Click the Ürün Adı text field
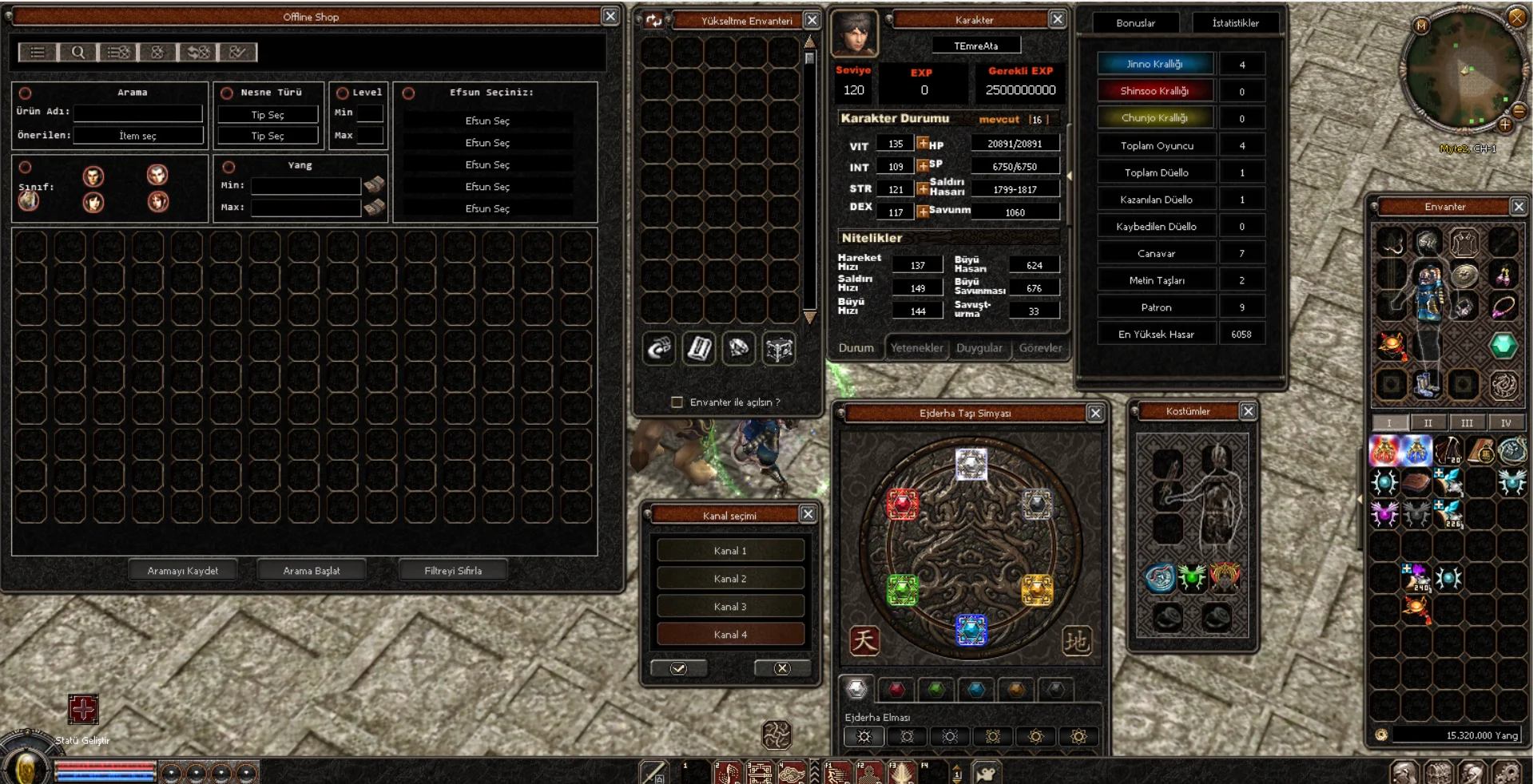 coord(137,113)
